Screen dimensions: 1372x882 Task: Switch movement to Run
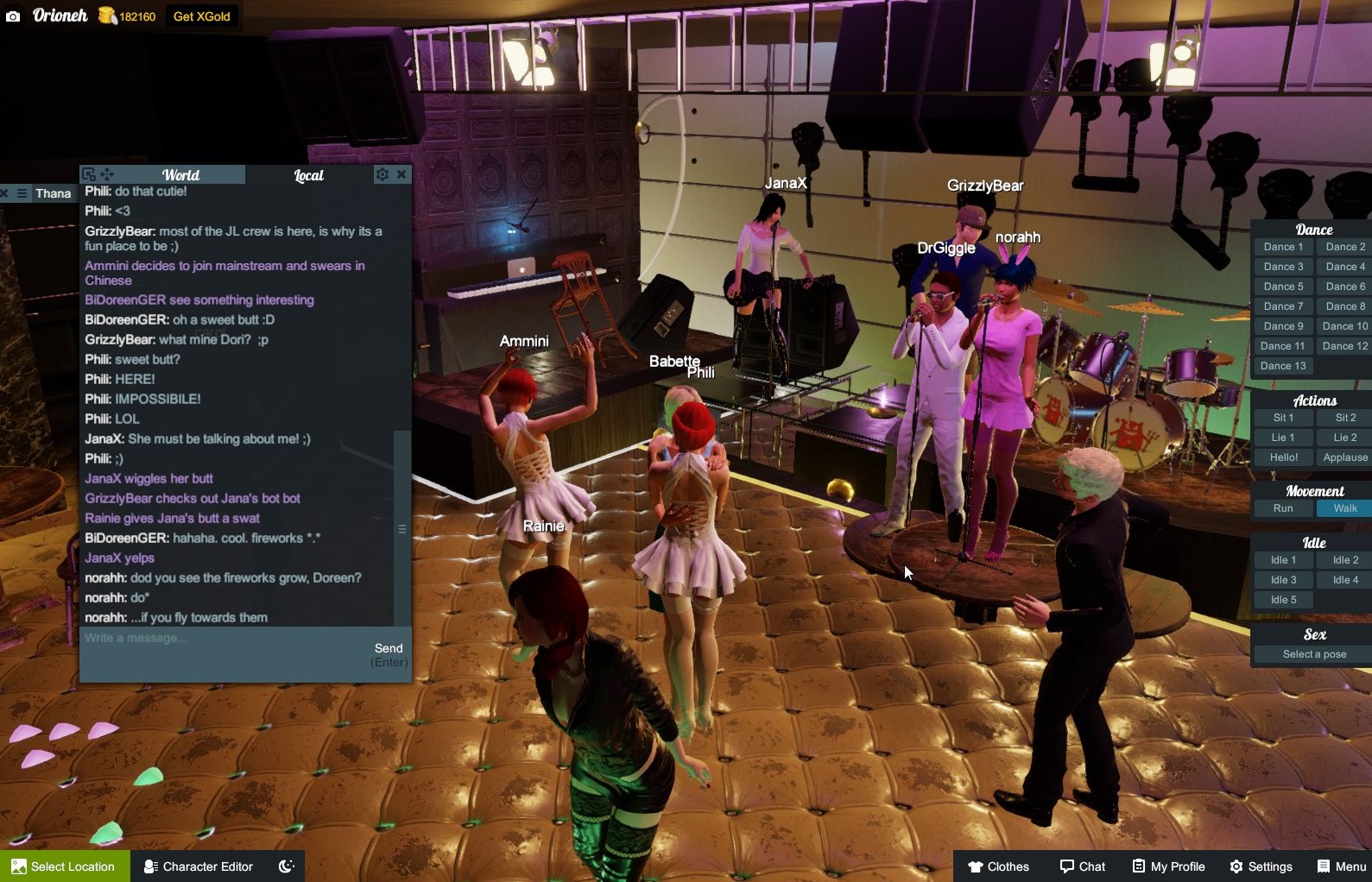1283,508
